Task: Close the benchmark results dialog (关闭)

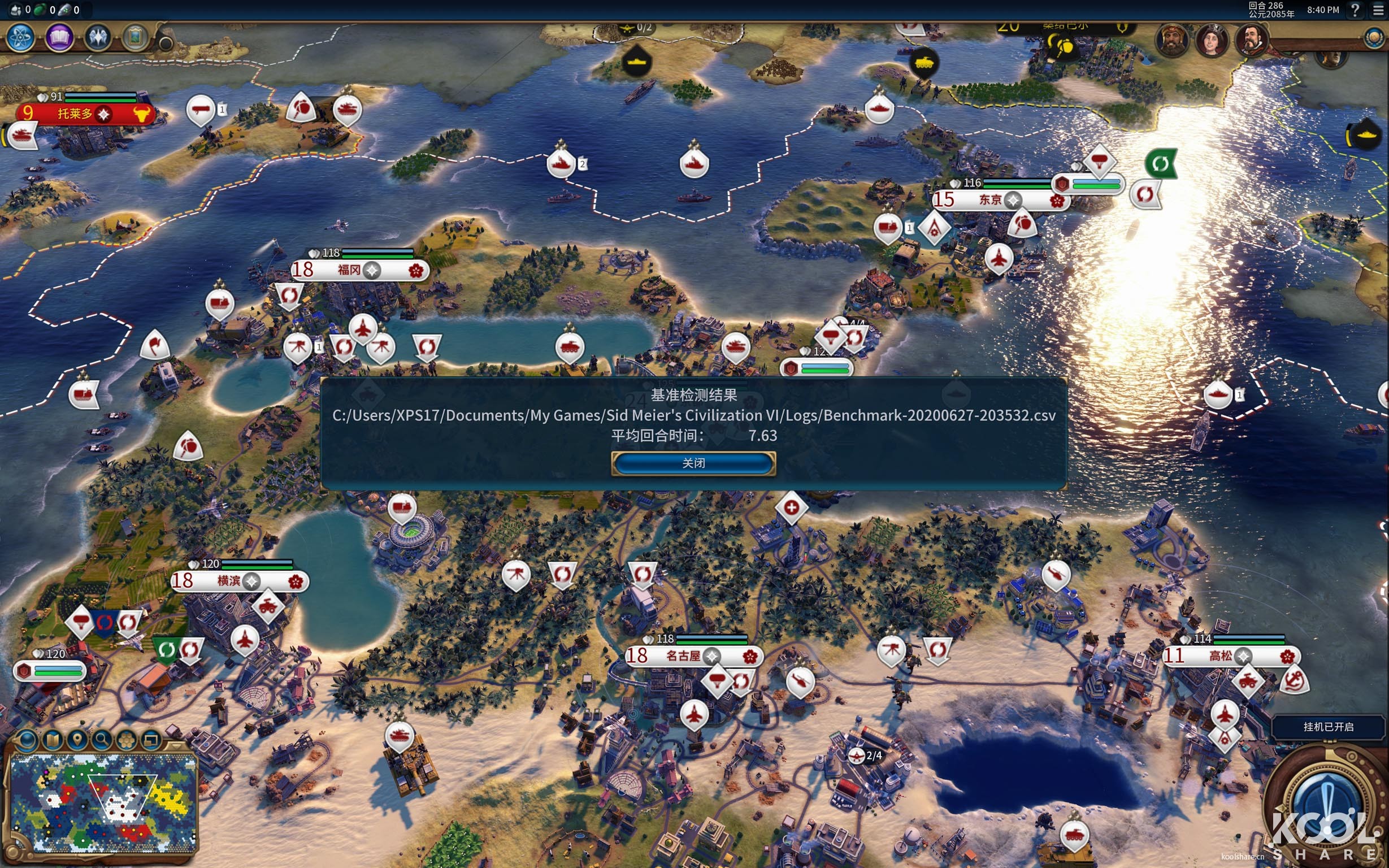Action: pyautogui.click(x=693, y=463)
